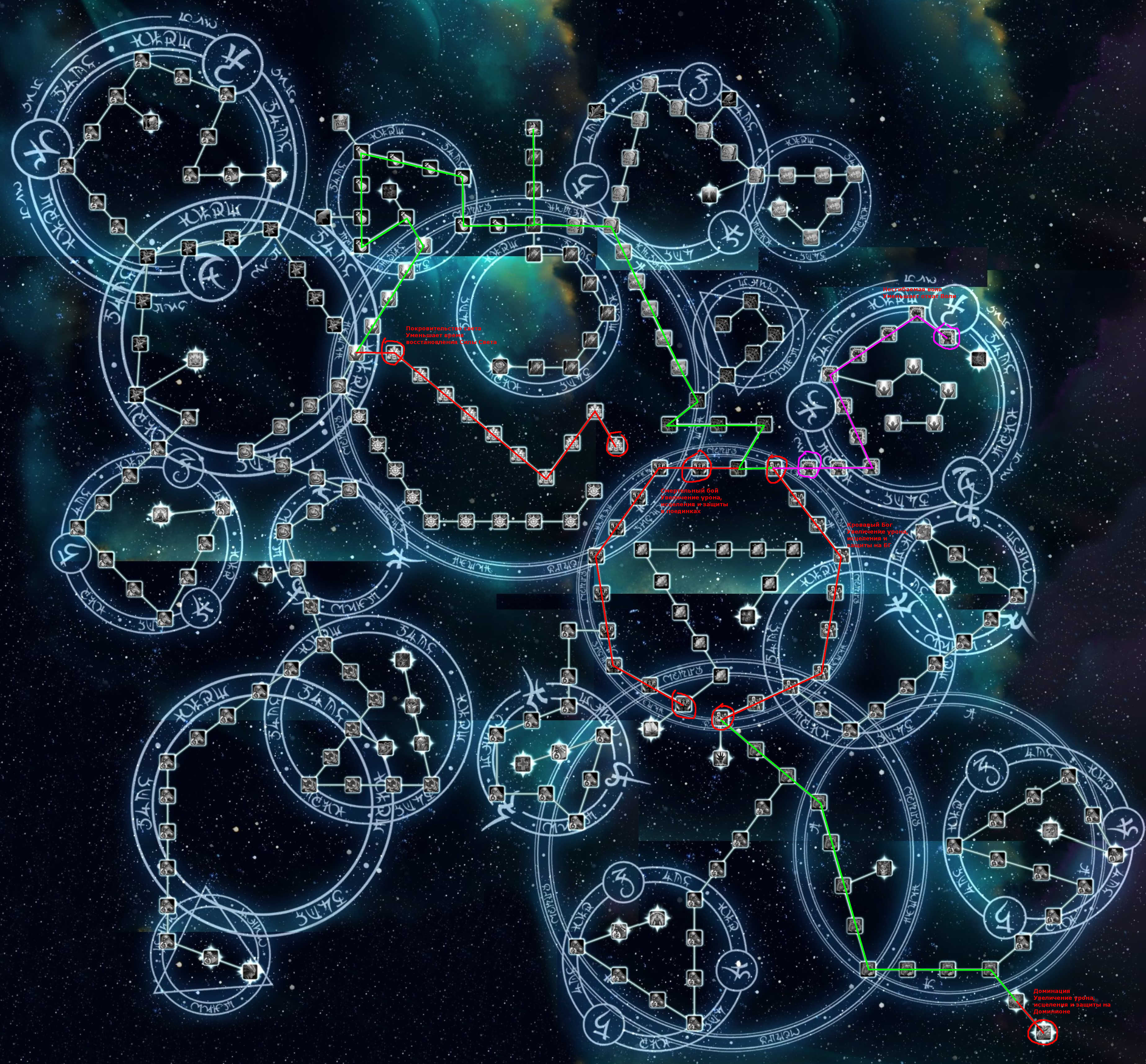The height and width of the screenshot is (1064, 1146).
Task: Open the book icon starburst node
Action: point(651,729)
